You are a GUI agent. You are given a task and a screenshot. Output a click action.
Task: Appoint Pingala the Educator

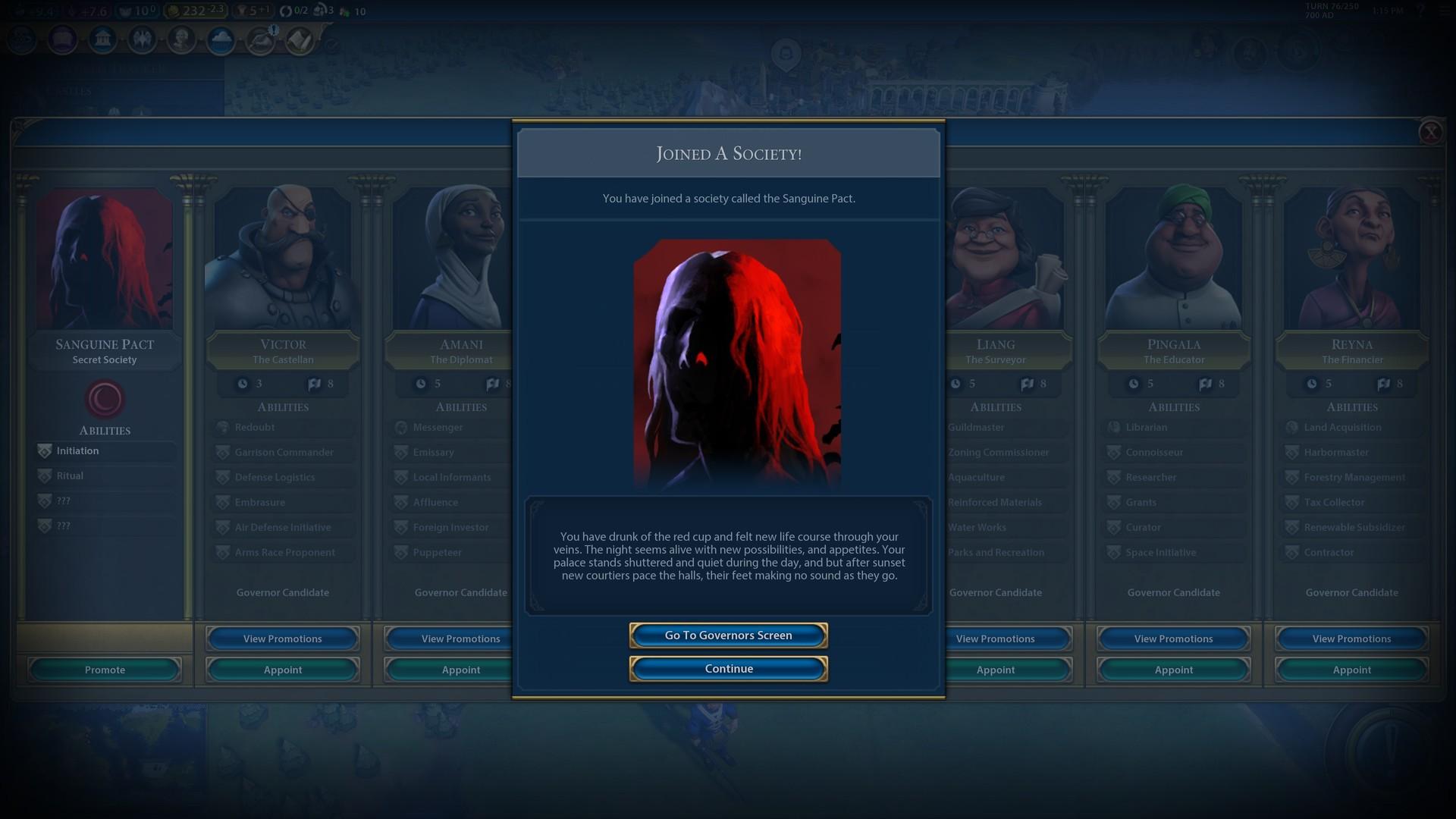(x=1172, y=670)
